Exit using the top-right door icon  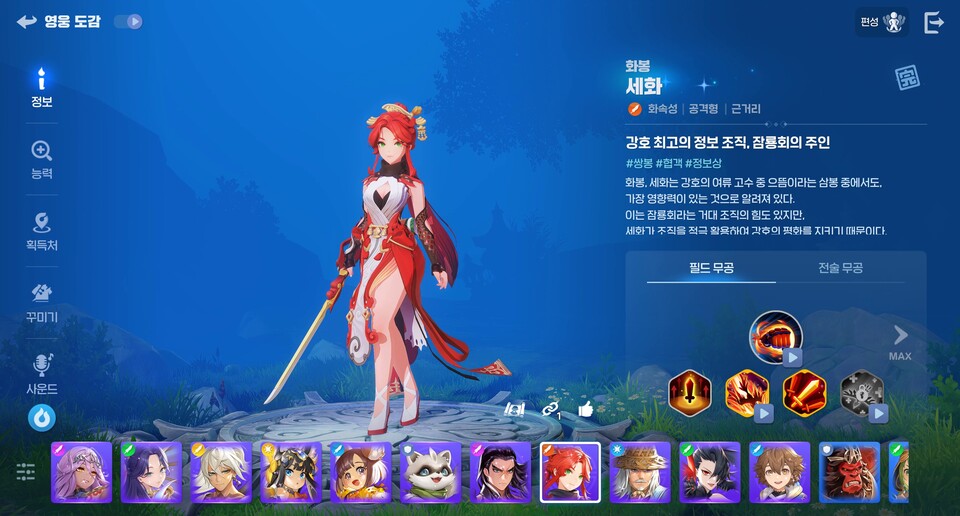coord(934,23)
